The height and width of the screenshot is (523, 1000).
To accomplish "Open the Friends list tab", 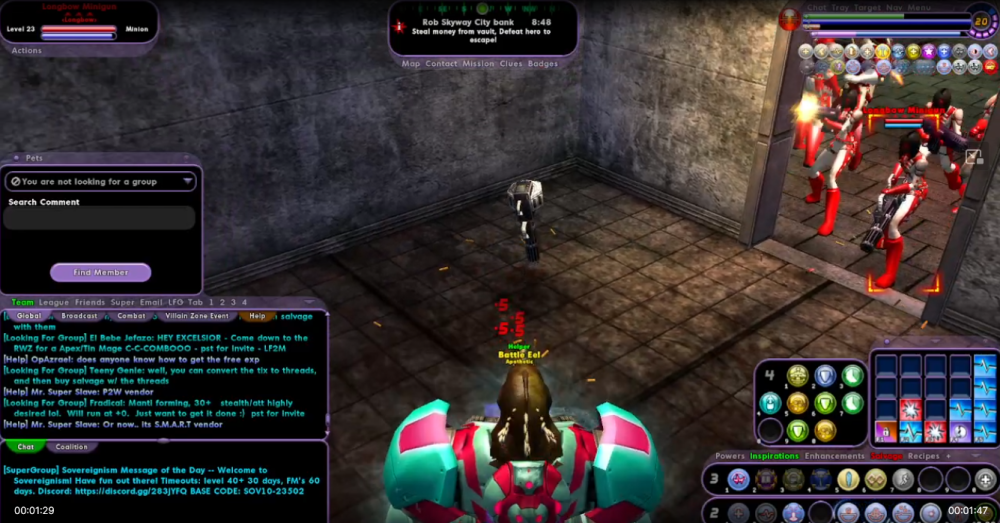I will 90,302.
